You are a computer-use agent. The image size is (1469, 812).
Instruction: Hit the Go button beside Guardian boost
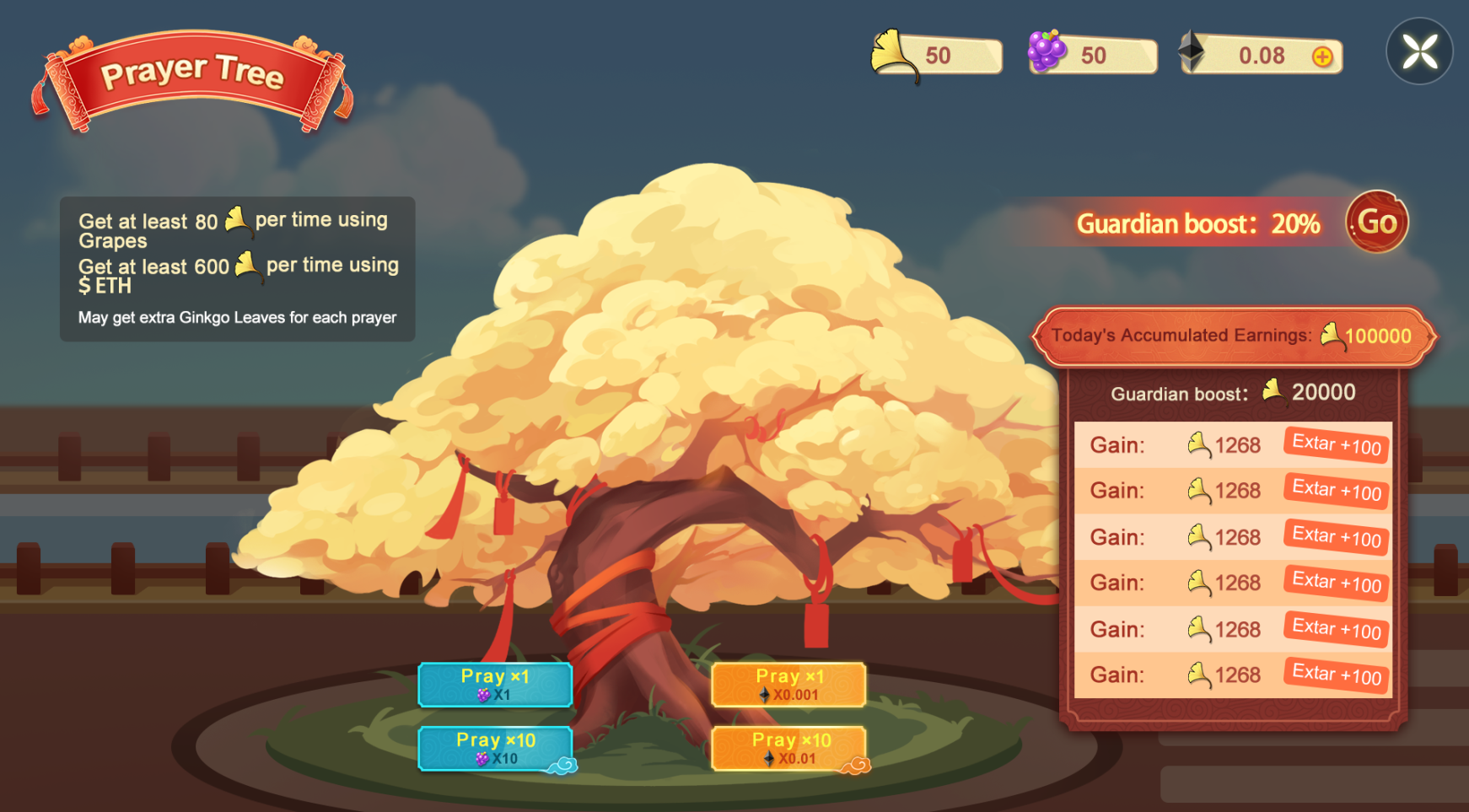pos(1376,222)
